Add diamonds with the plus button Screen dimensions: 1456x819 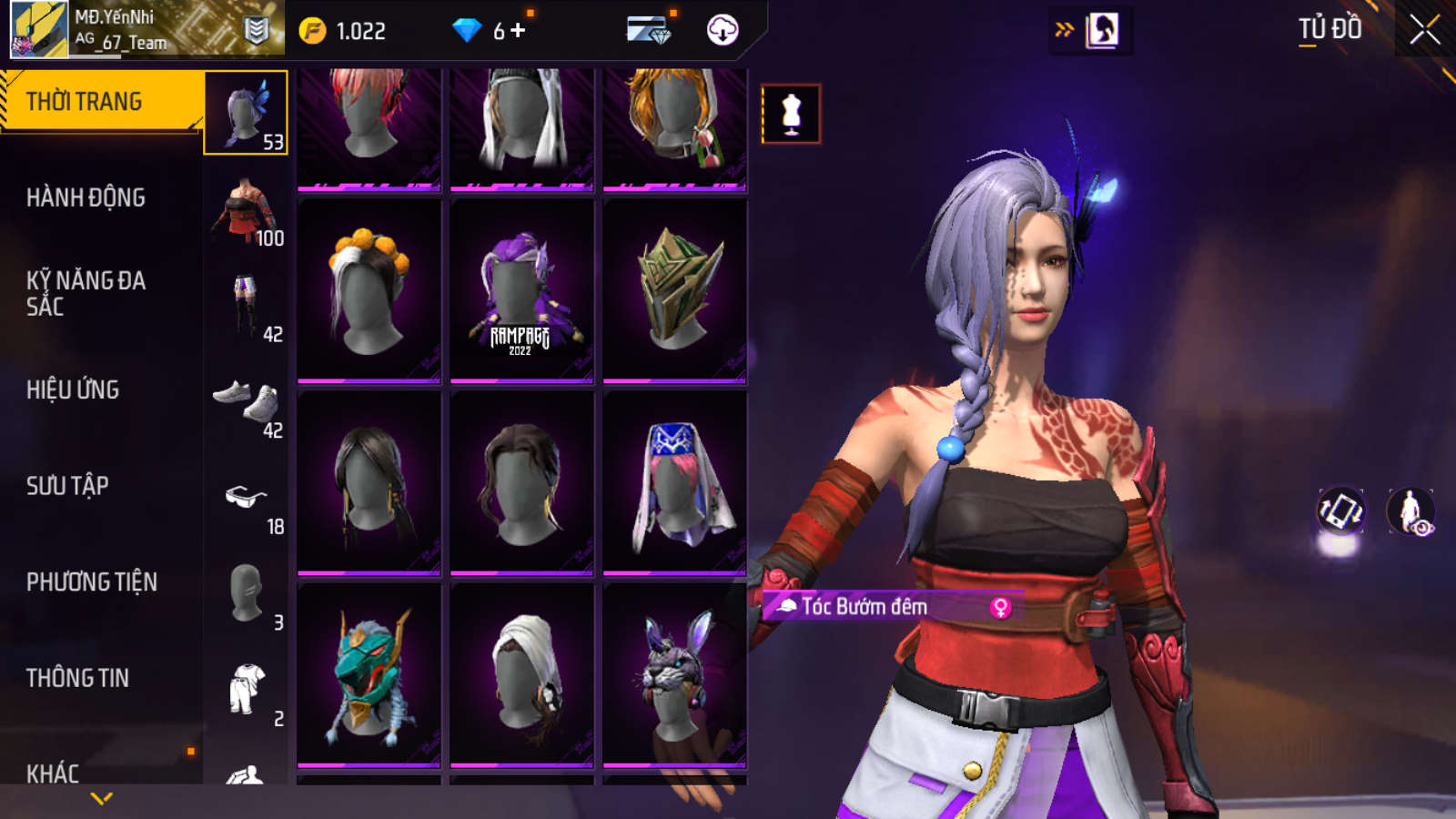click(x=518, y=31)
